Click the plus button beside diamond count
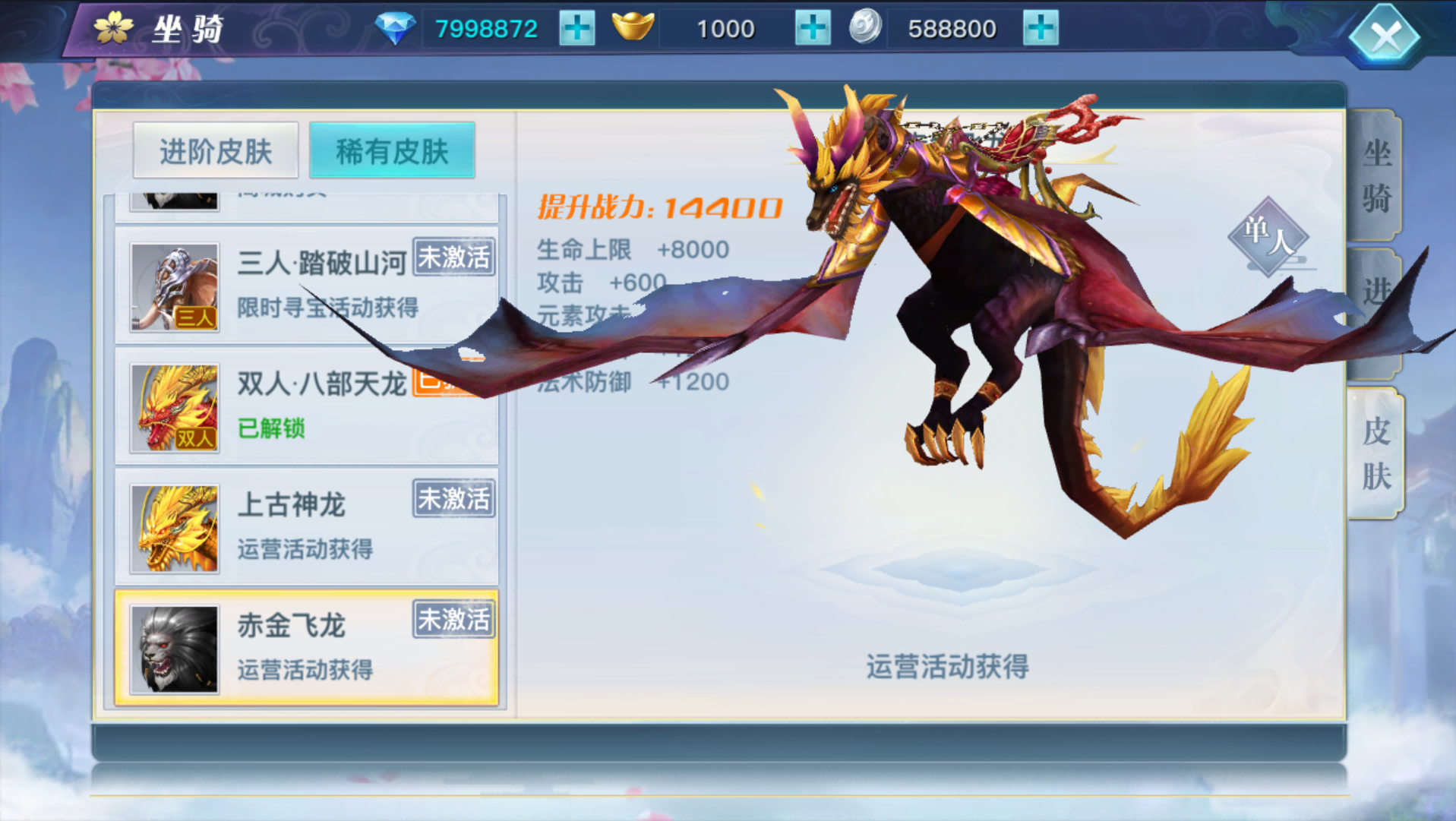 point(576,27)
